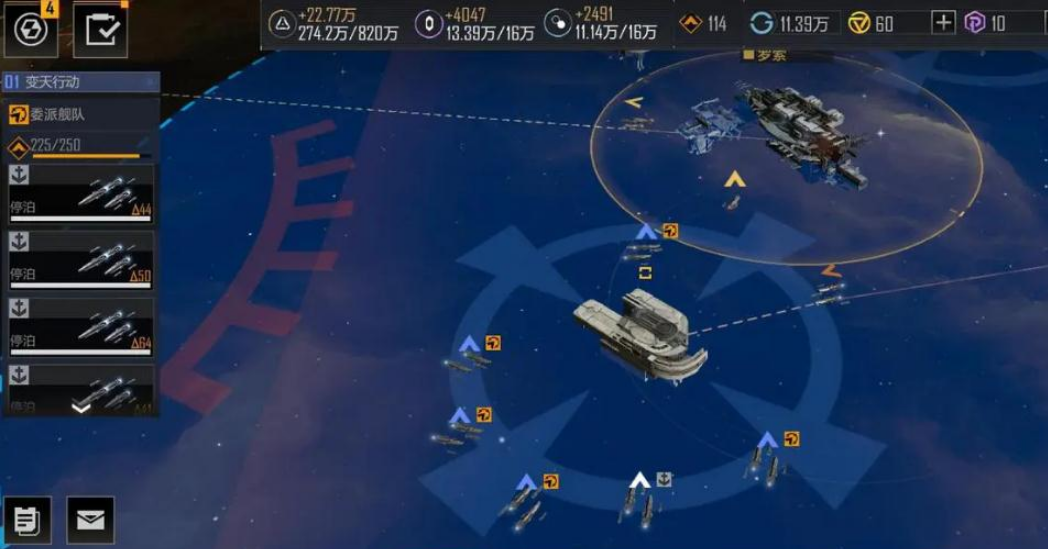The width and height of the screenshot is (1048, 549).
Task: Open the document log button
Action: pyautogui.click(x=27, y=520)
